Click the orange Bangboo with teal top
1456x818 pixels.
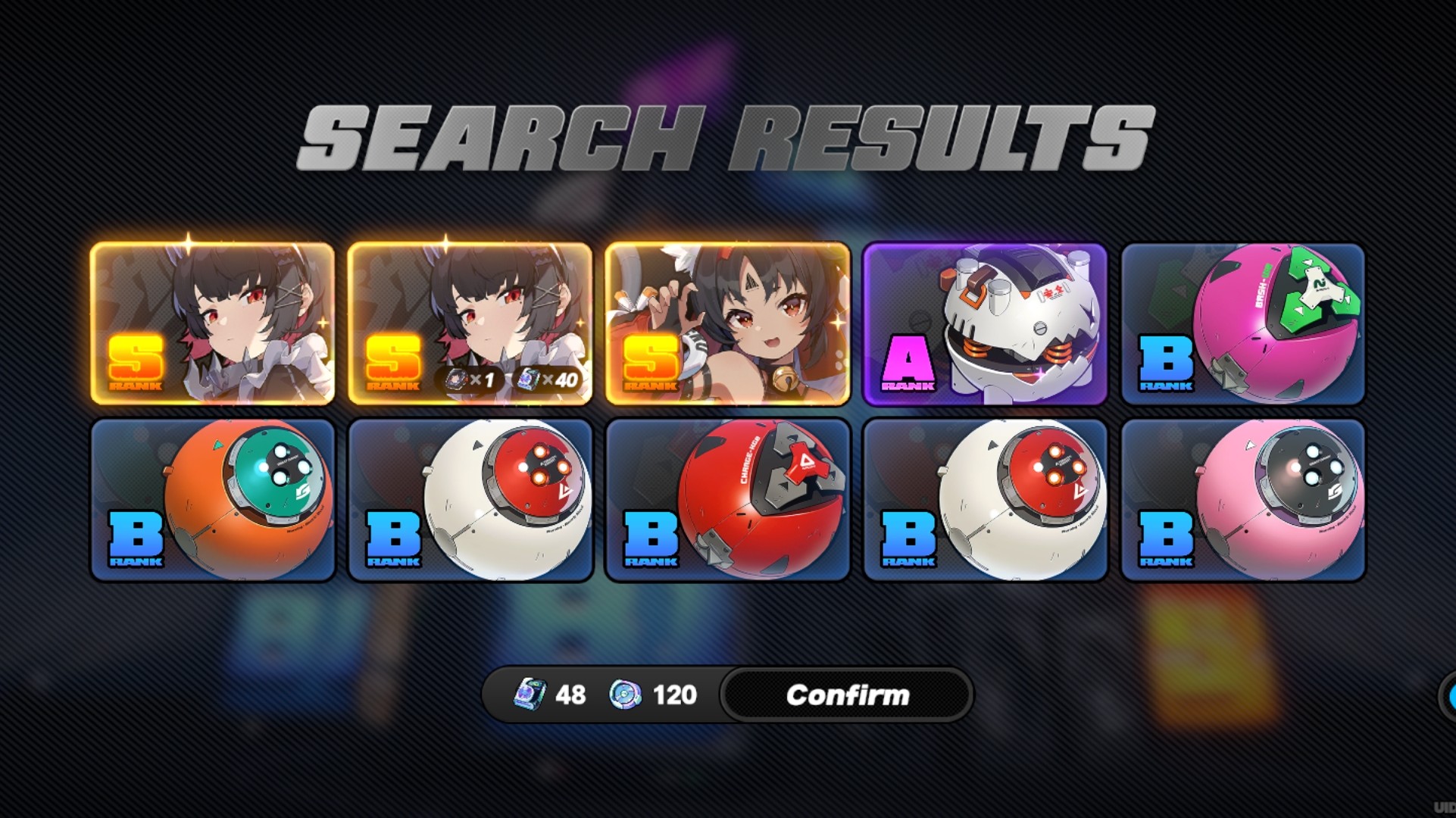pos(214,500)
